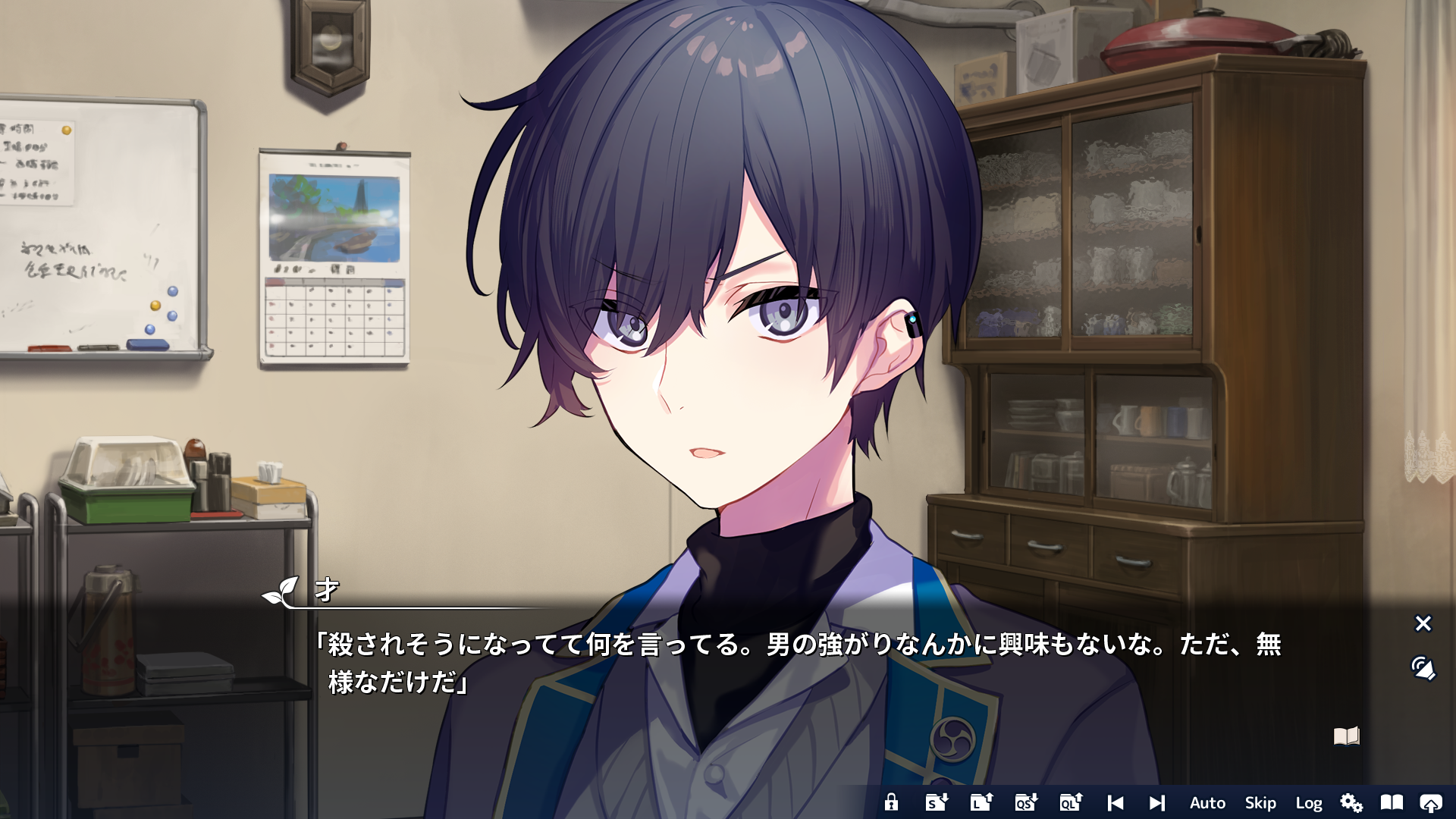Screen dimensions: 1456x819
Task: Open the backlog book icon on the toolbar
Action: (1394, 802)
